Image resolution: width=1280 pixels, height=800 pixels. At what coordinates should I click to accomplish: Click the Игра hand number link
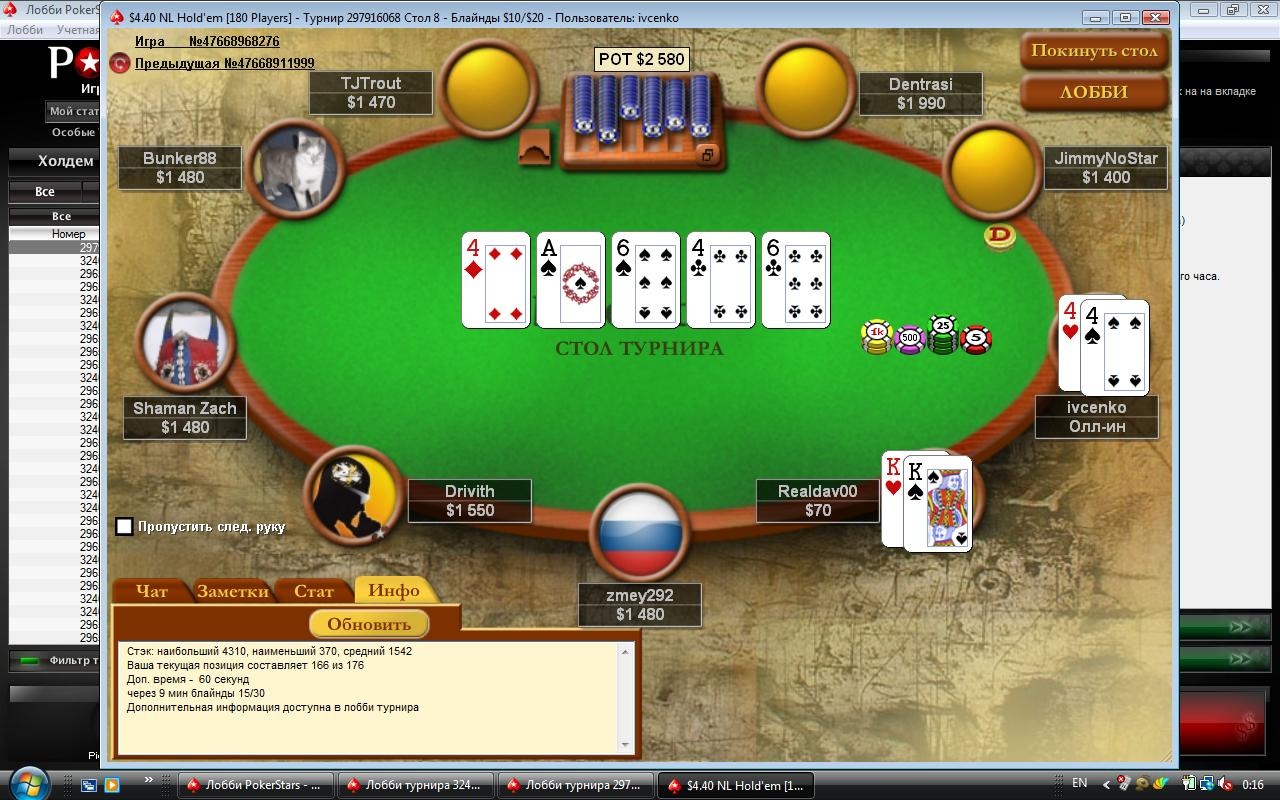207,42
